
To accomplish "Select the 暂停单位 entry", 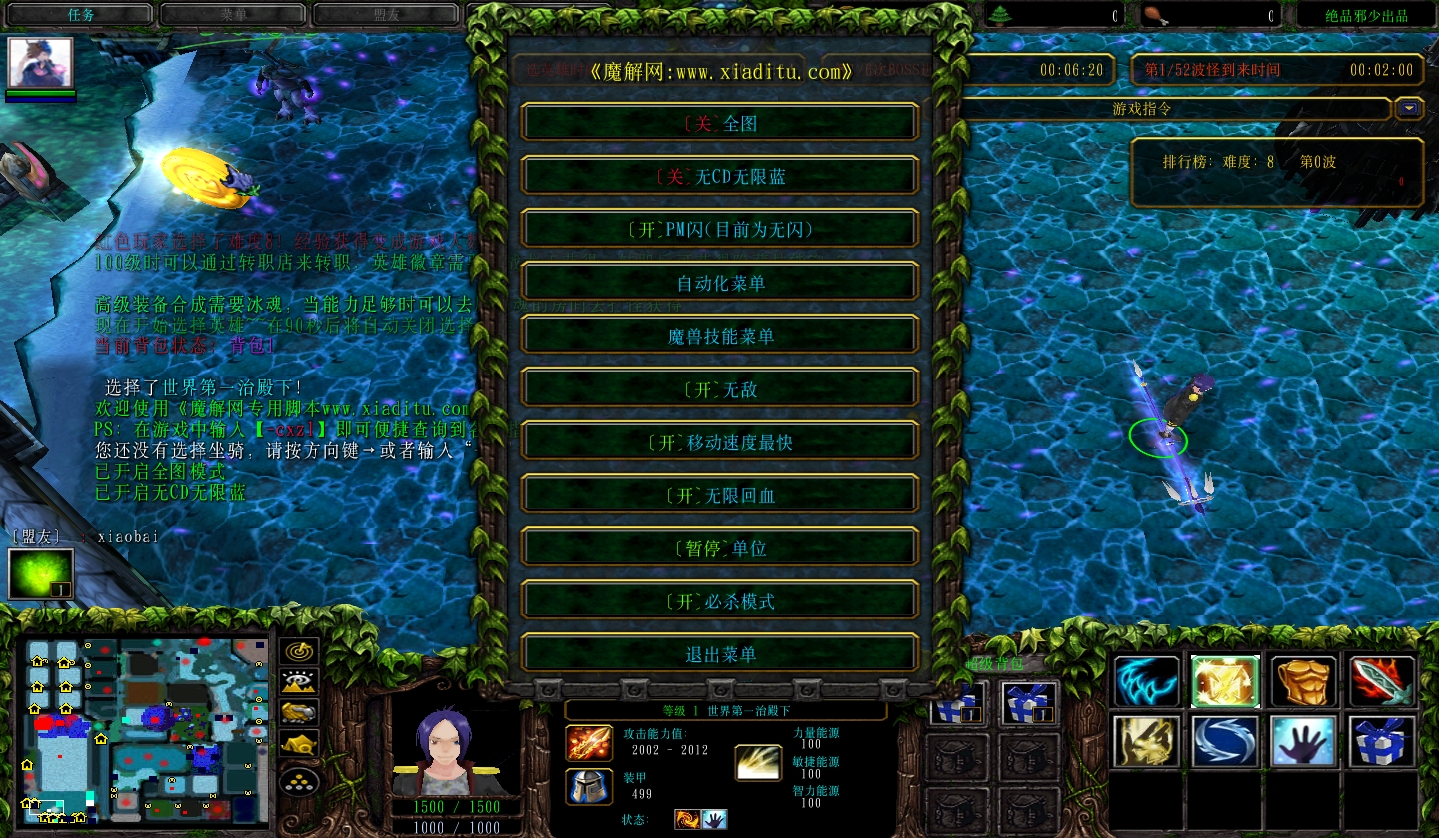I will coord(720,548).
